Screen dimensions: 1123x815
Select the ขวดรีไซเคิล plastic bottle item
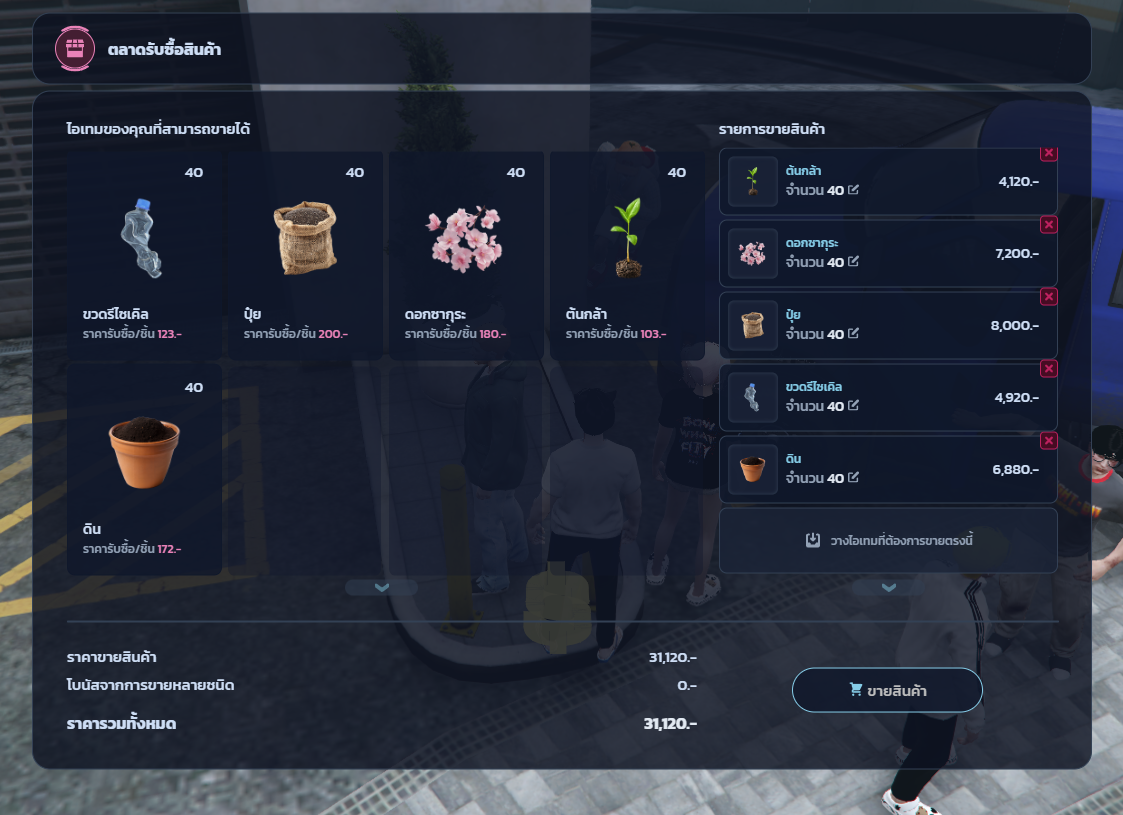pyautogui.click(x=144, y=255)
